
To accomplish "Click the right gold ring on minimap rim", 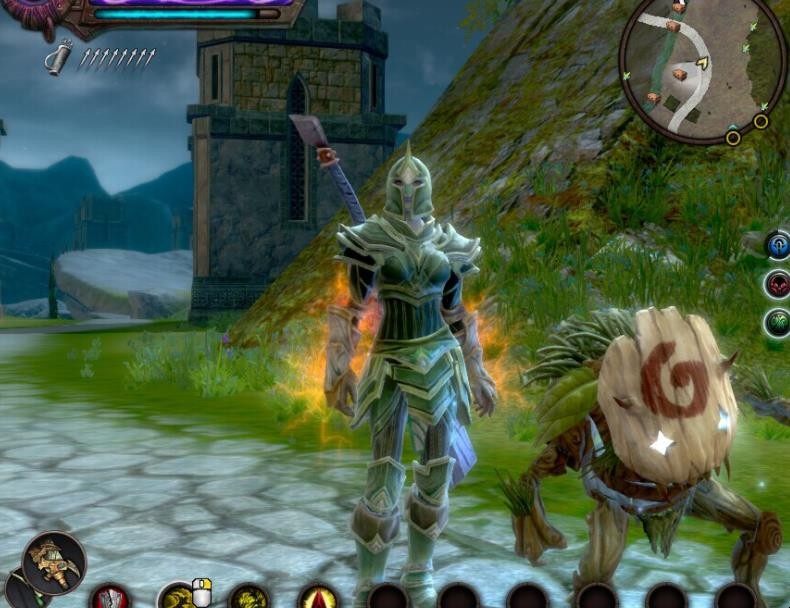I will tap(761, 121).
